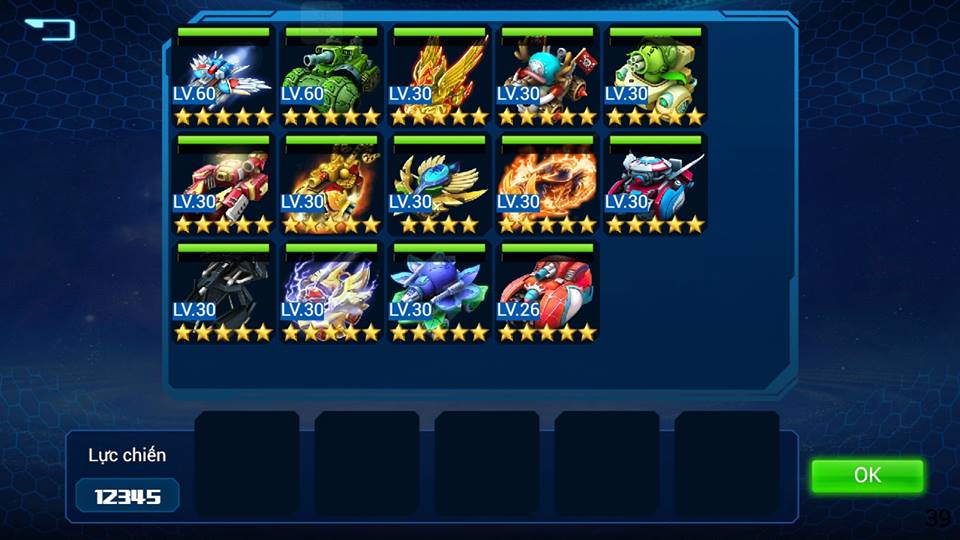
Task: Confirm selection with the green OK button
Action: coord(866,476)
